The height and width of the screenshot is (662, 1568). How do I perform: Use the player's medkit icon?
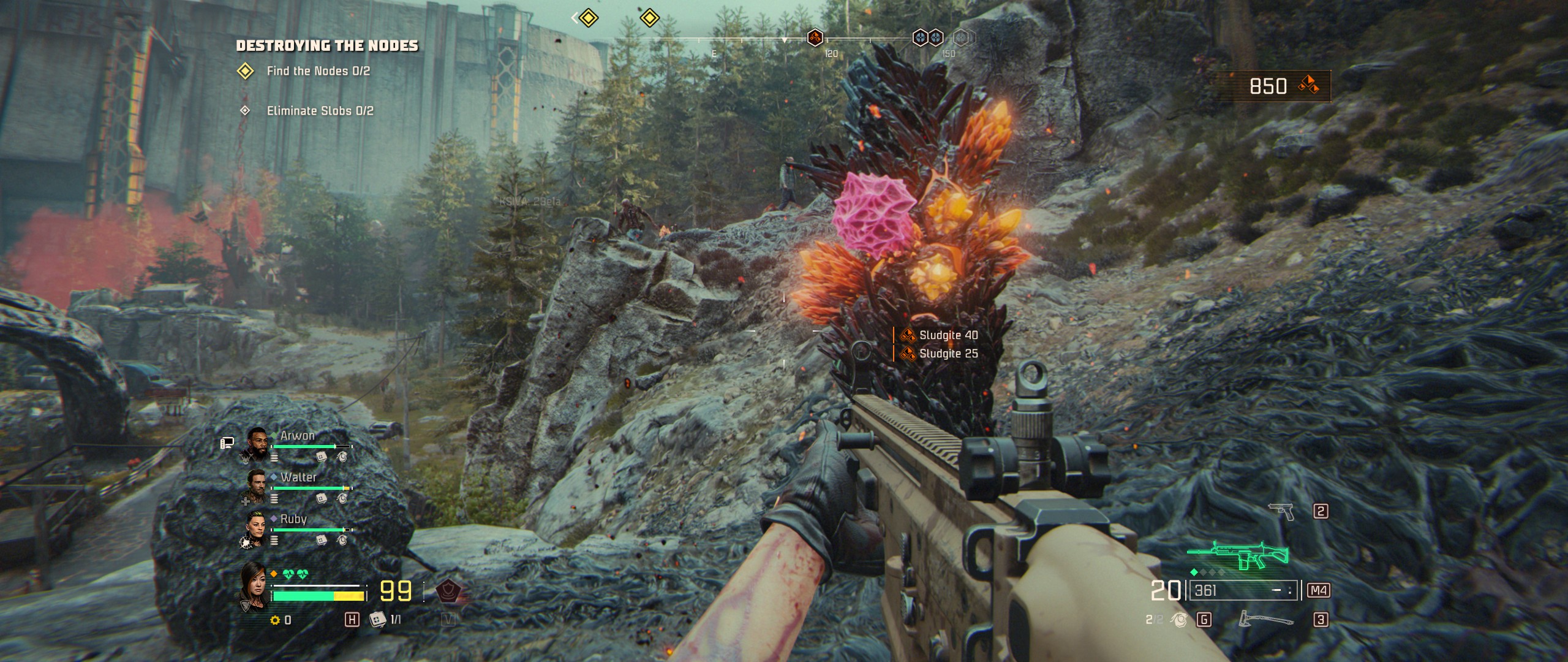tap(377, 619)
